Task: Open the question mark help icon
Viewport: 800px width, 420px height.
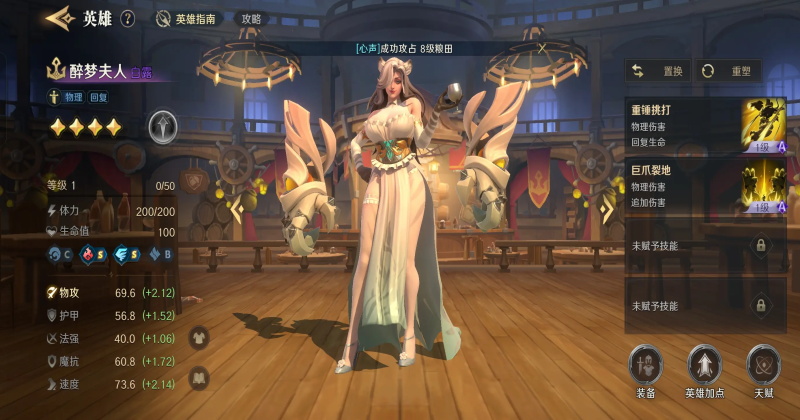Action: click(x=127, y=18)
